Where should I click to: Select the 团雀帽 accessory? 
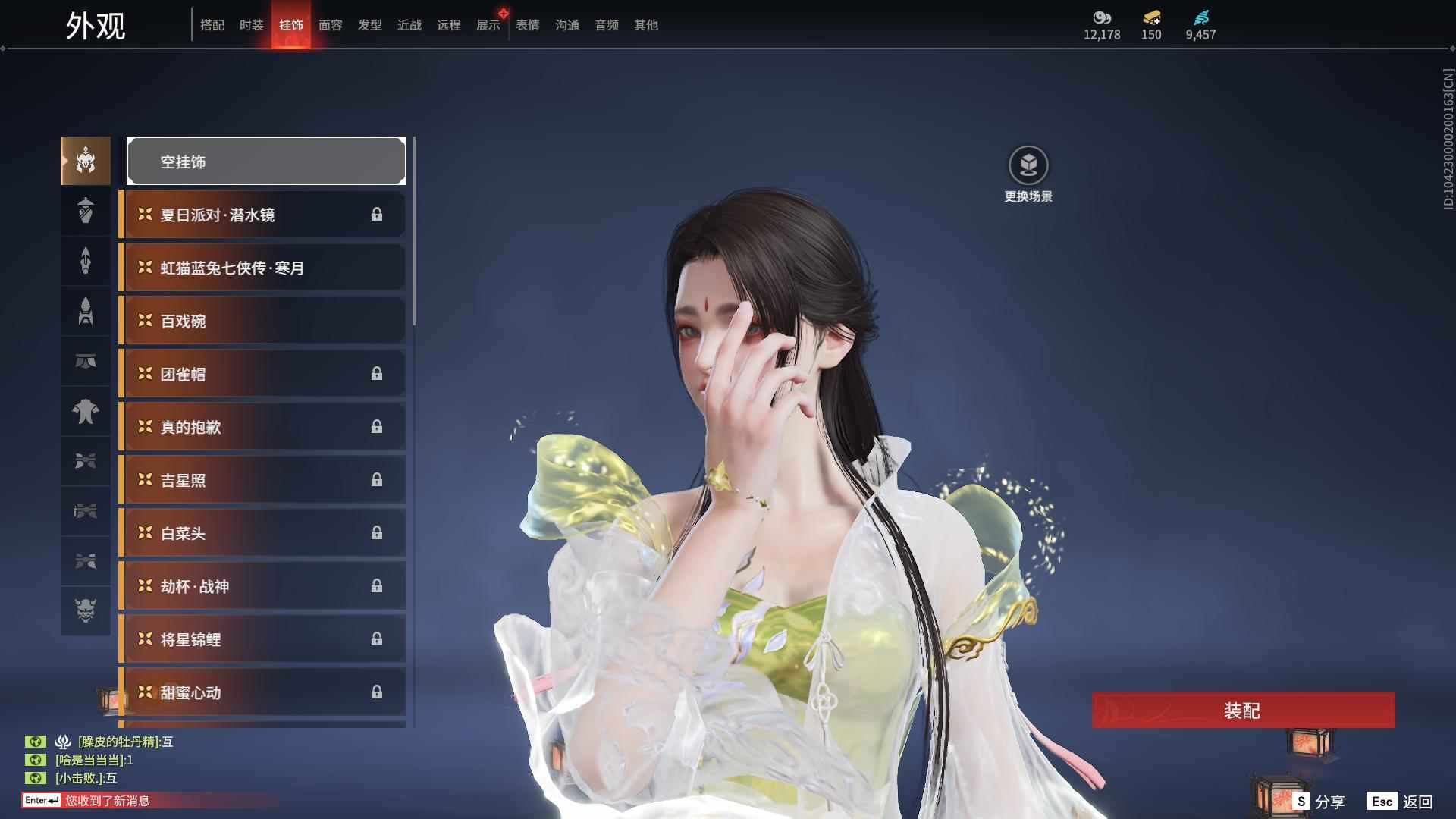tap(262, 374)
